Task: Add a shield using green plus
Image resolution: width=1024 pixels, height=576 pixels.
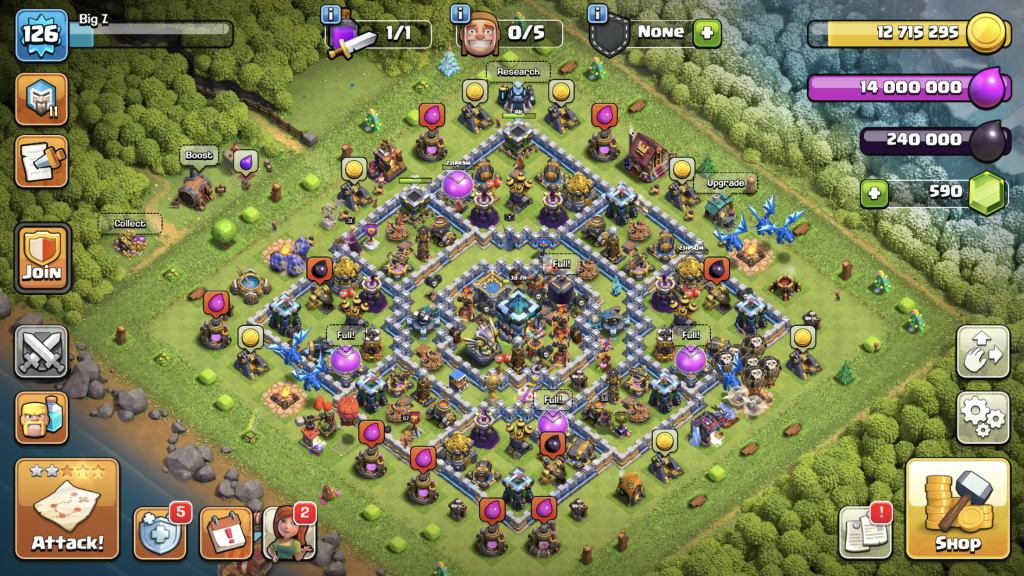Action: (x=707, y=32)
